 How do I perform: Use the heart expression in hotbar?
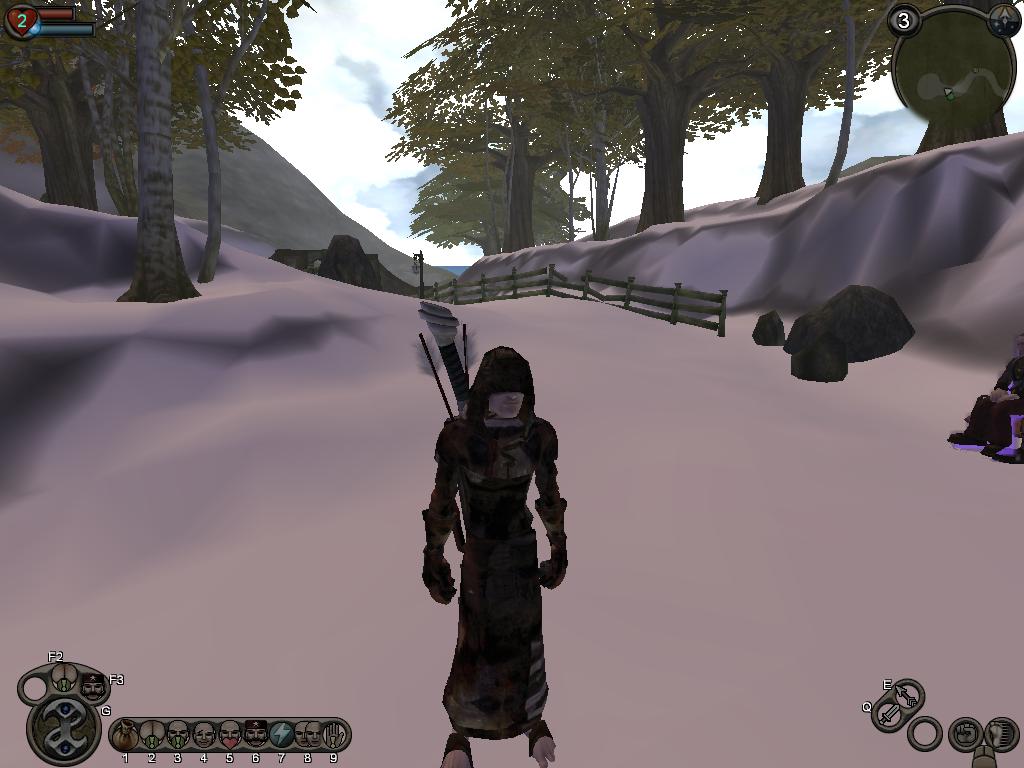pos(229,736)
